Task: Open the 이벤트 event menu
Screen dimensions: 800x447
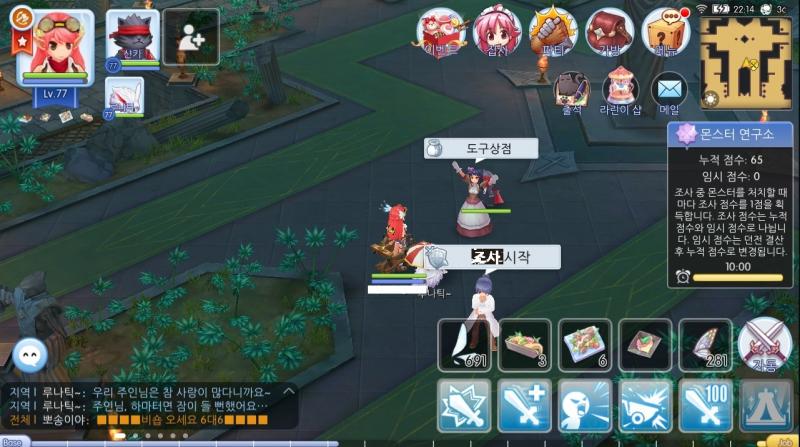Action: tap(441, 35)
